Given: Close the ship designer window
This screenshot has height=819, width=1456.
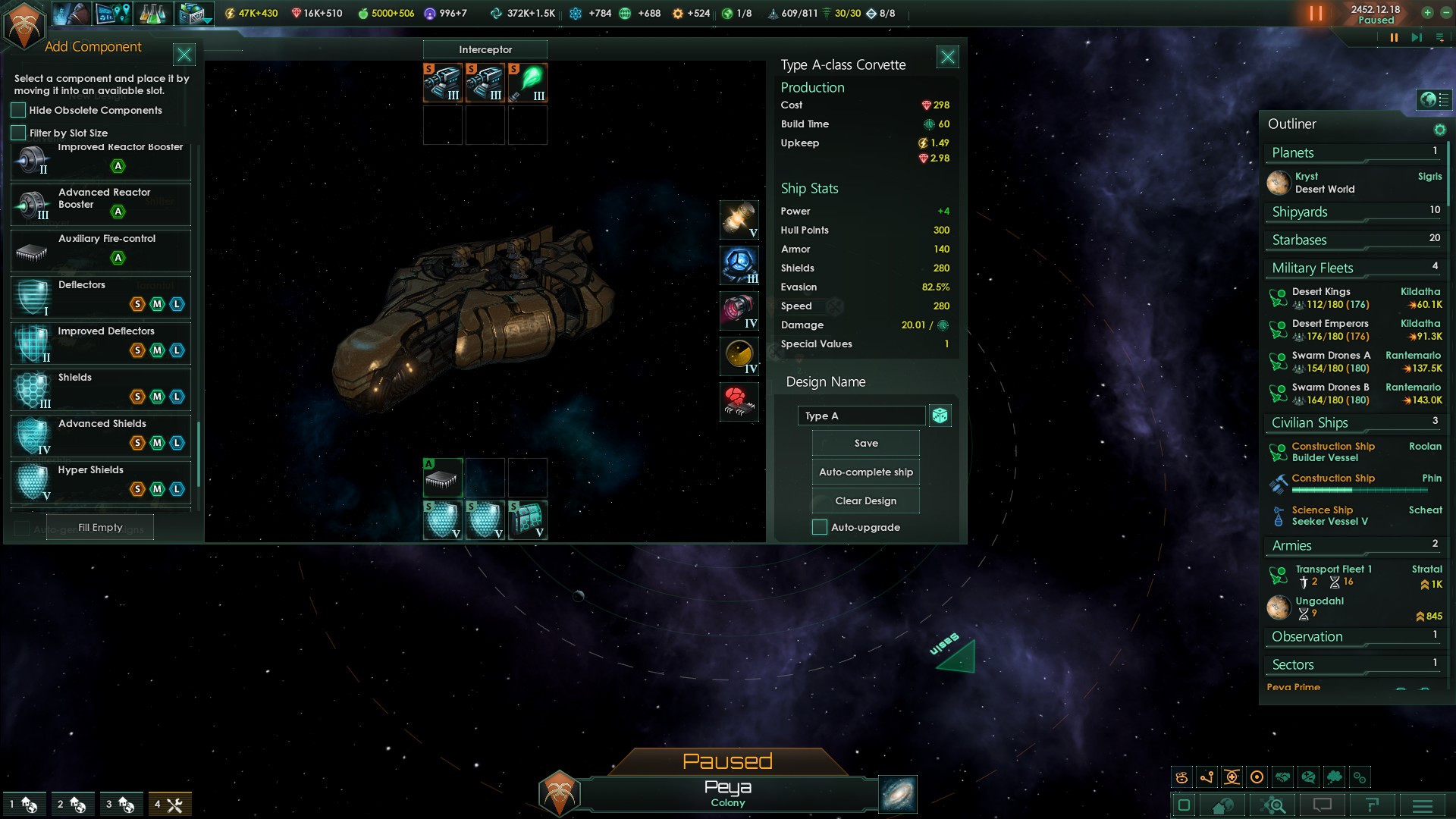Looking at the screenshot, I should tap(948, 57).
